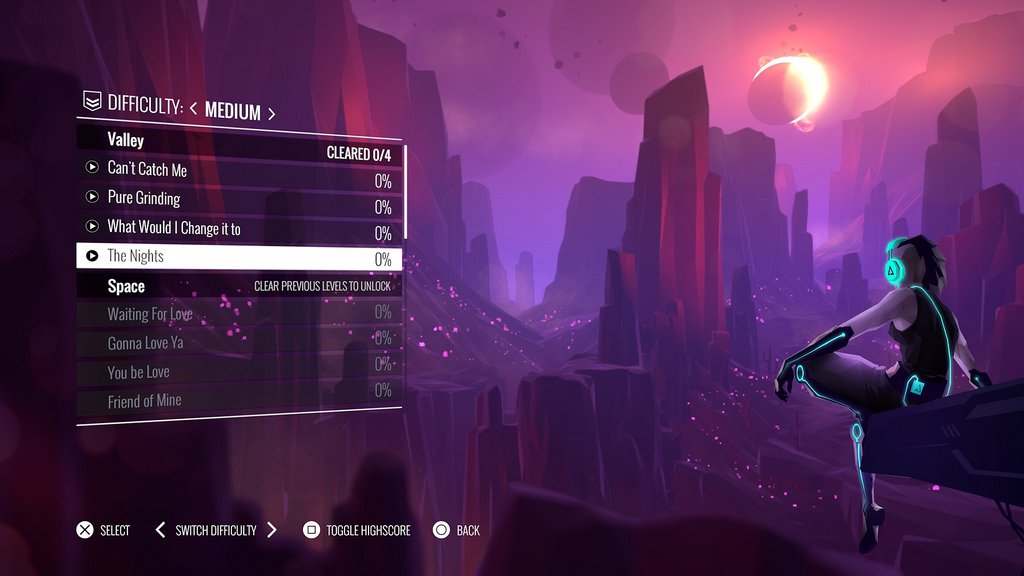The image size is (1024, 576).
Task: Play the preview icon next to Pure Grinding
Action: click(92, 197)
